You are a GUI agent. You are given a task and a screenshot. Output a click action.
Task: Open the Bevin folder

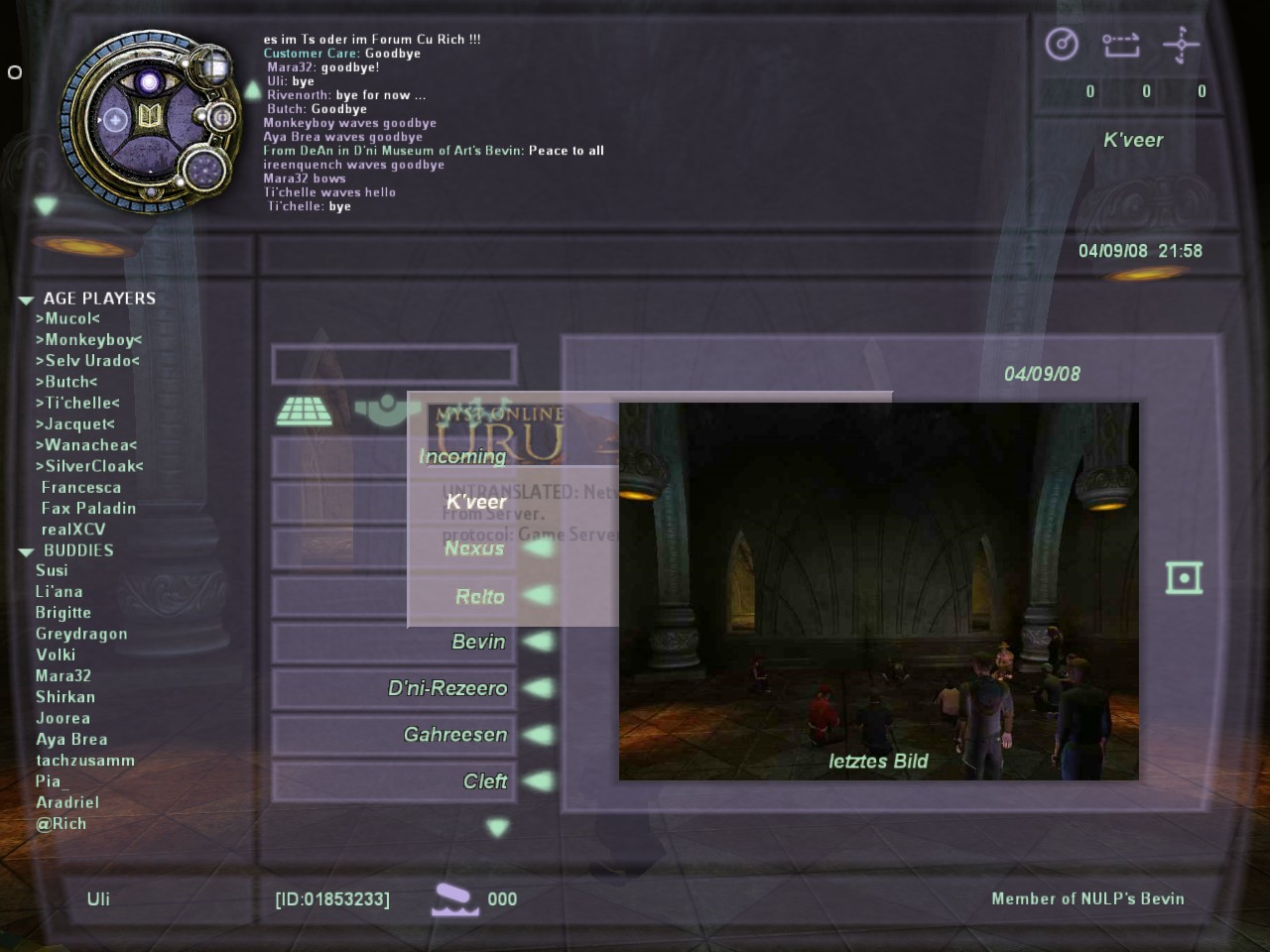click(x=478, y=642)
